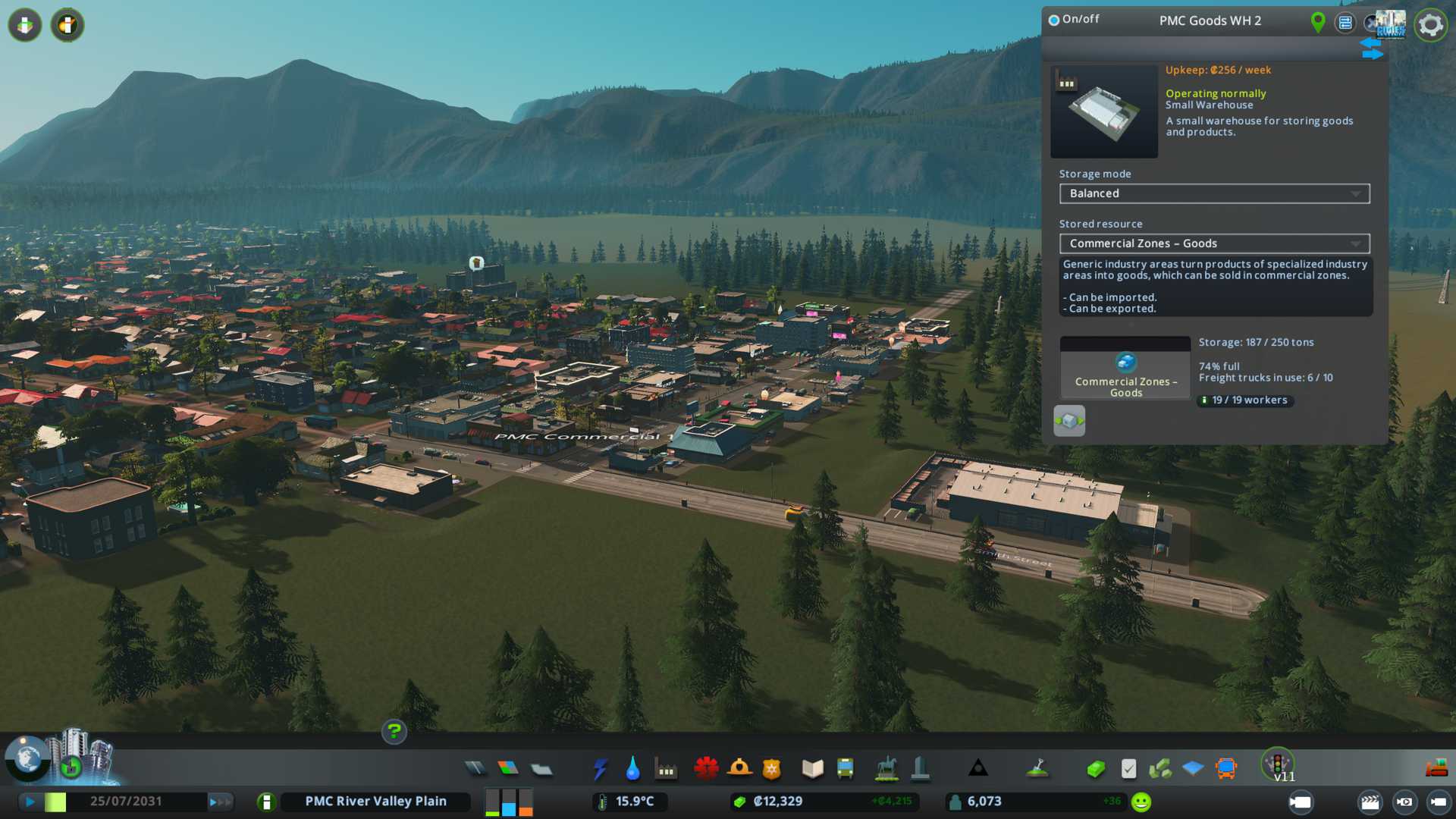The height and width of the screenshot is (819, 1456).
Task: Select the bulldozer tool
Action: click(1436, 769)
